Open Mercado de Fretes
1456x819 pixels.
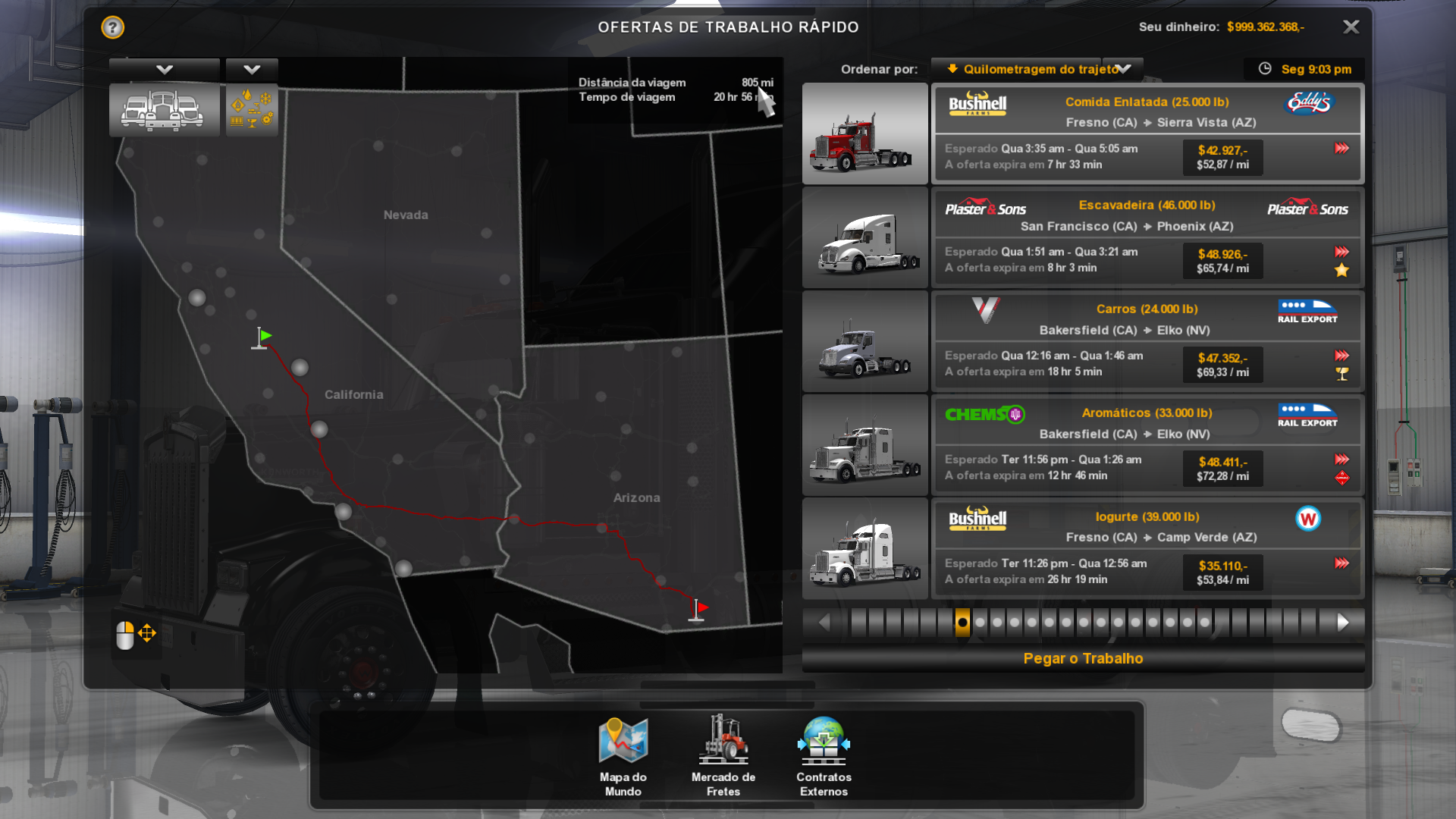pos(723,756)
